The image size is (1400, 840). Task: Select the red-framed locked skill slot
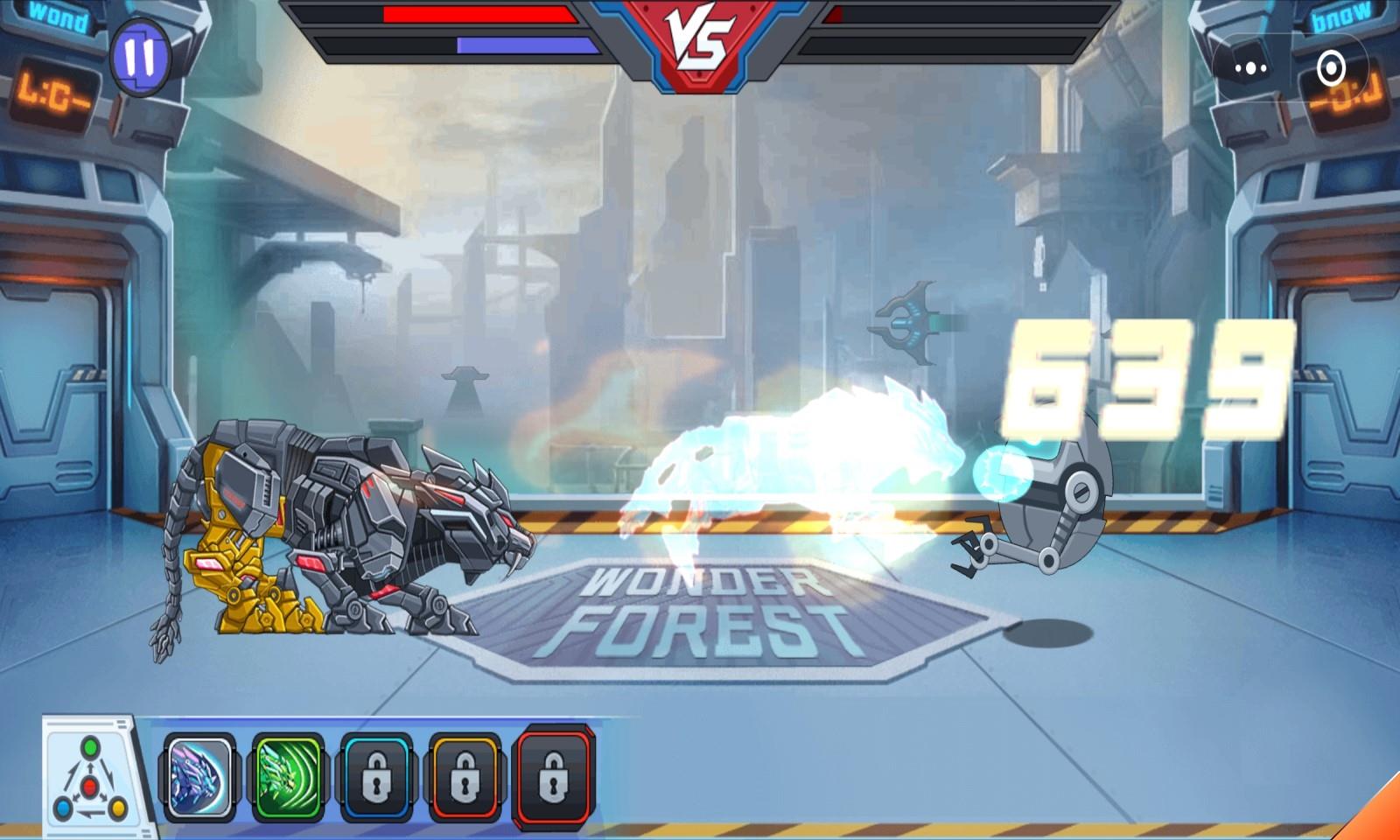click(554, 777)
